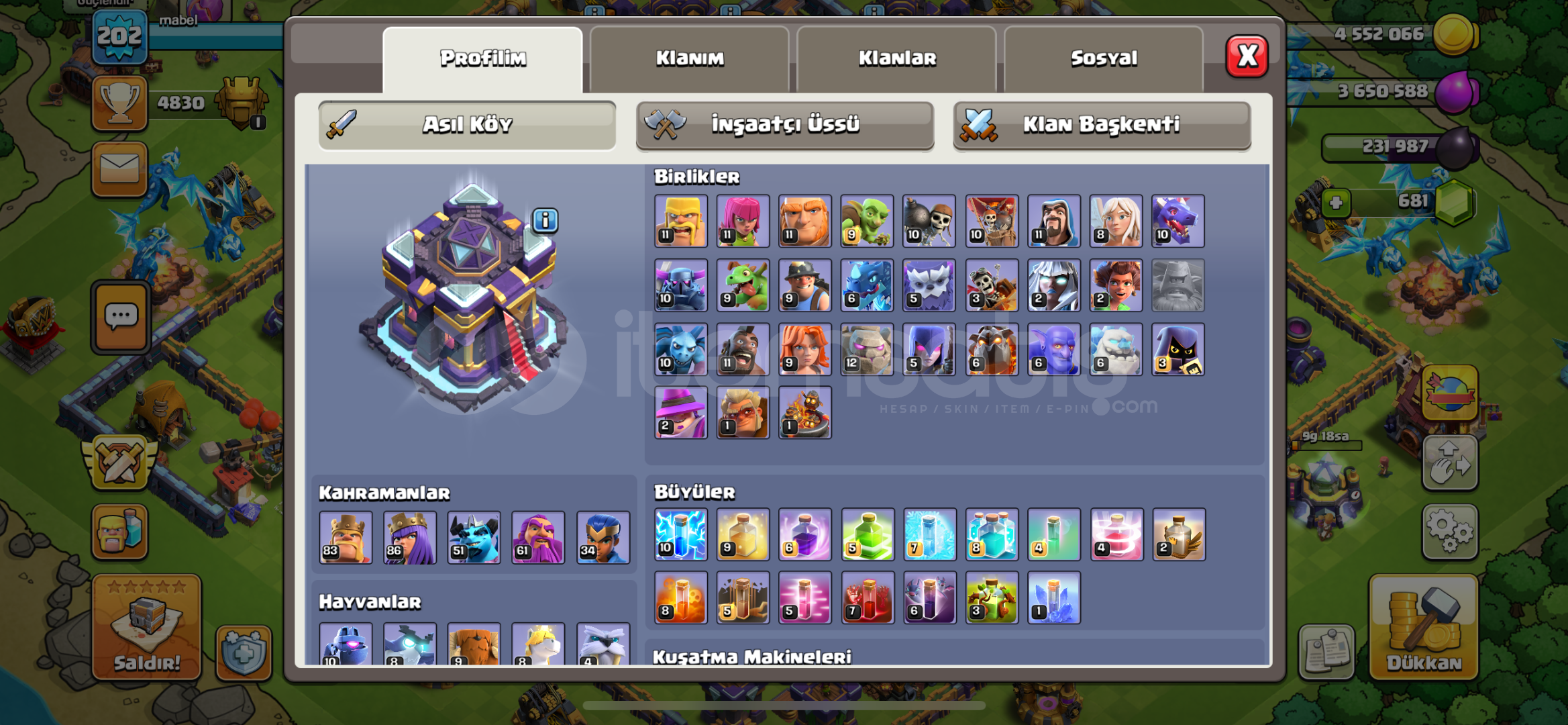Switch to the Klanım tab
Viewport: 1568px width, 725px height.
[x=690, y=58]
